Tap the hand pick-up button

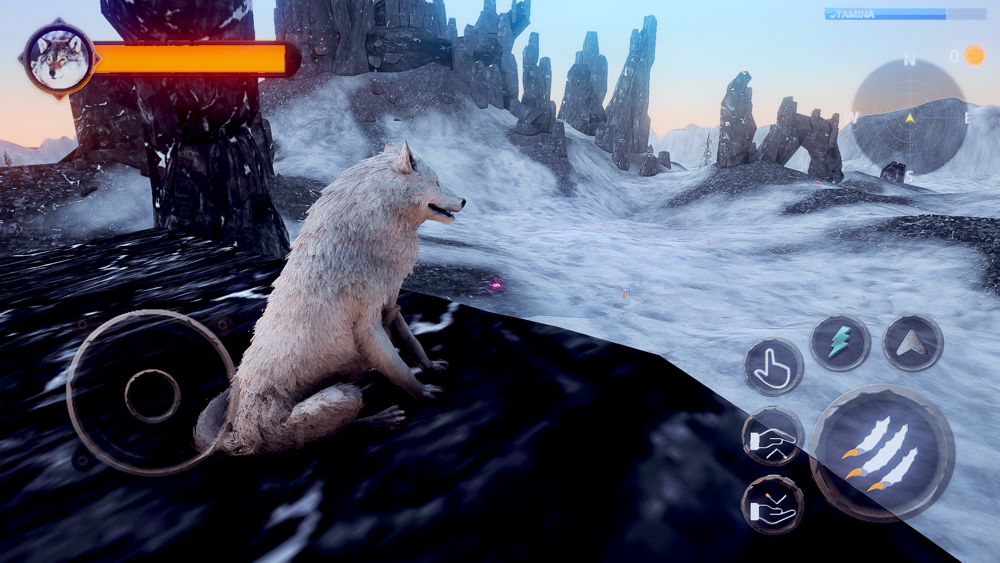tap(772, 436)
